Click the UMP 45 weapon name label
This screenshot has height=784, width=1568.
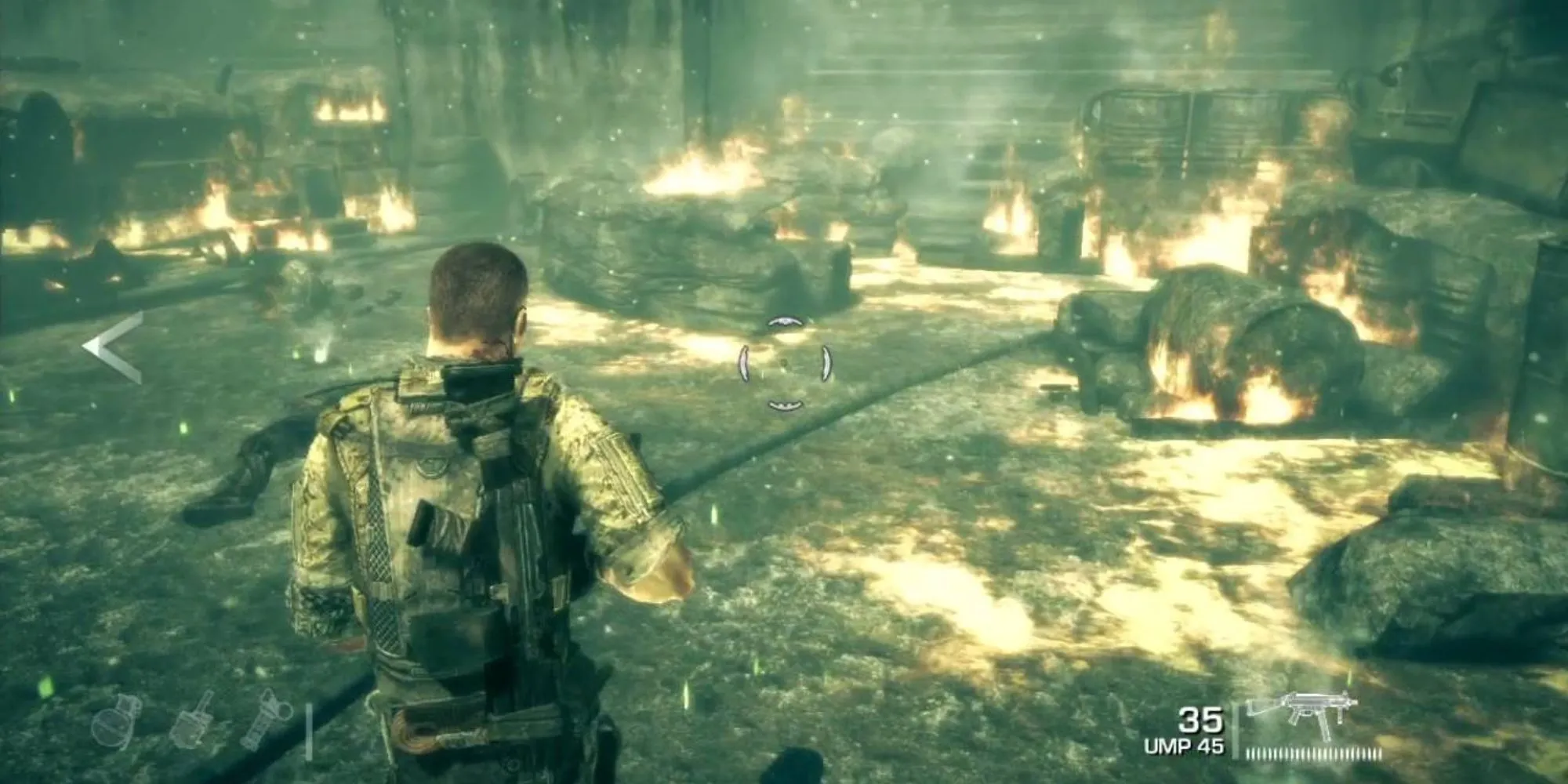coord(1184,743)
